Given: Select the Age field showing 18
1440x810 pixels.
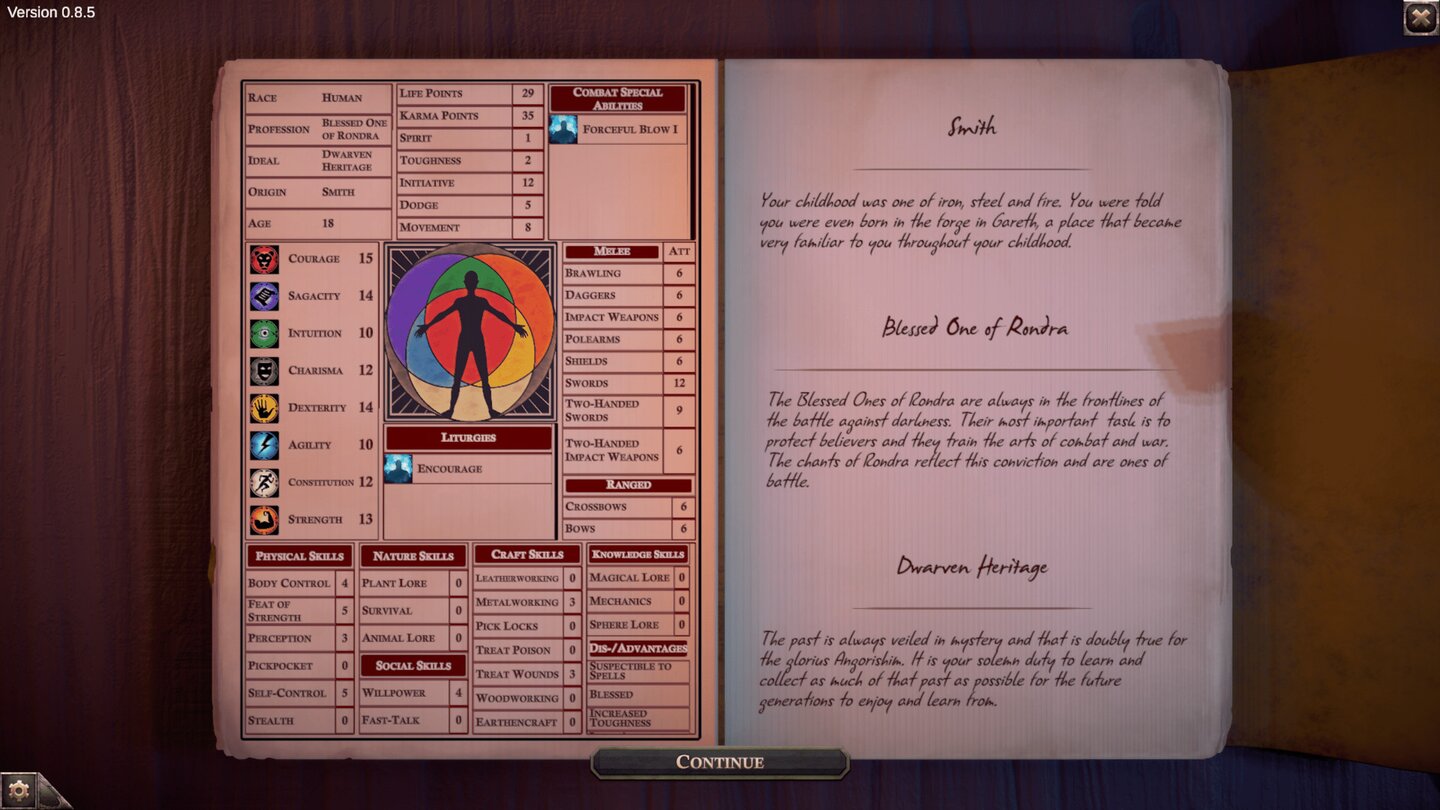Looking at the screenshot, I should pyautogui.click(x=317, y=224).
